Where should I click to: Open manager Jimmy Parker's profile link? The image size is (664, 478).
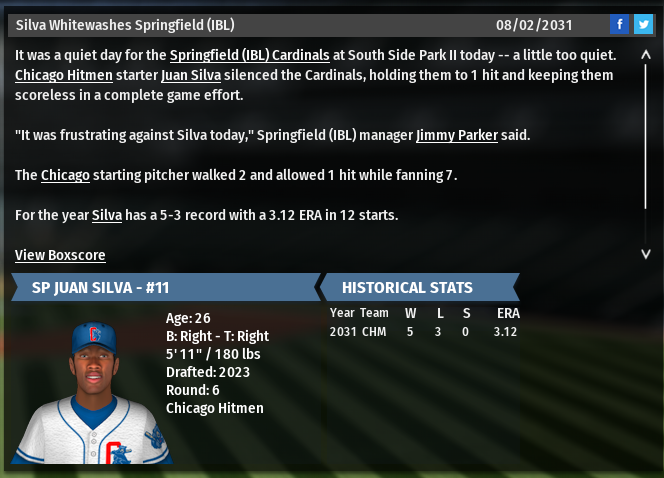(x=456, y=135)
